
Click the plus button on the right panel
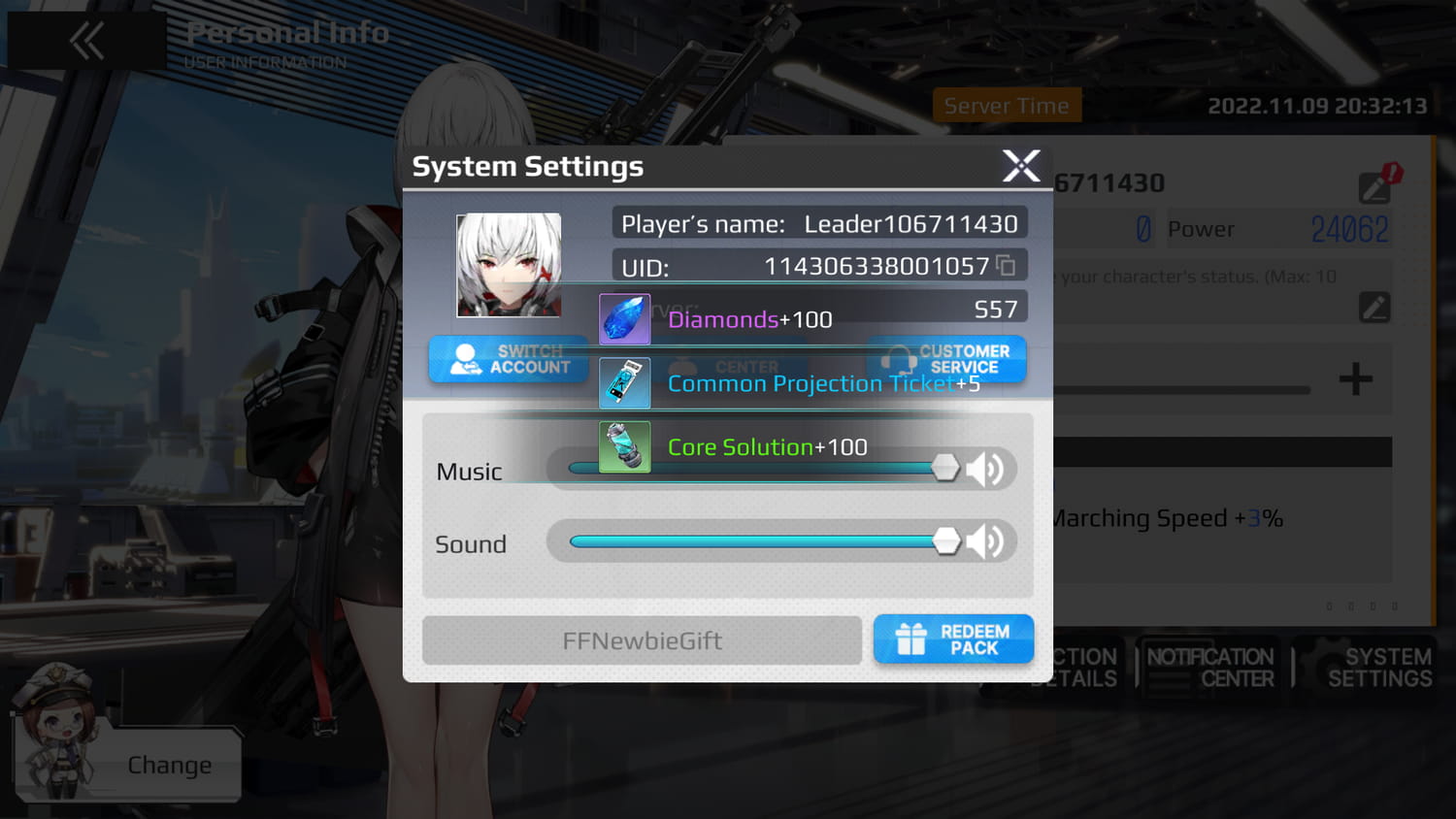click(1355, 379)
